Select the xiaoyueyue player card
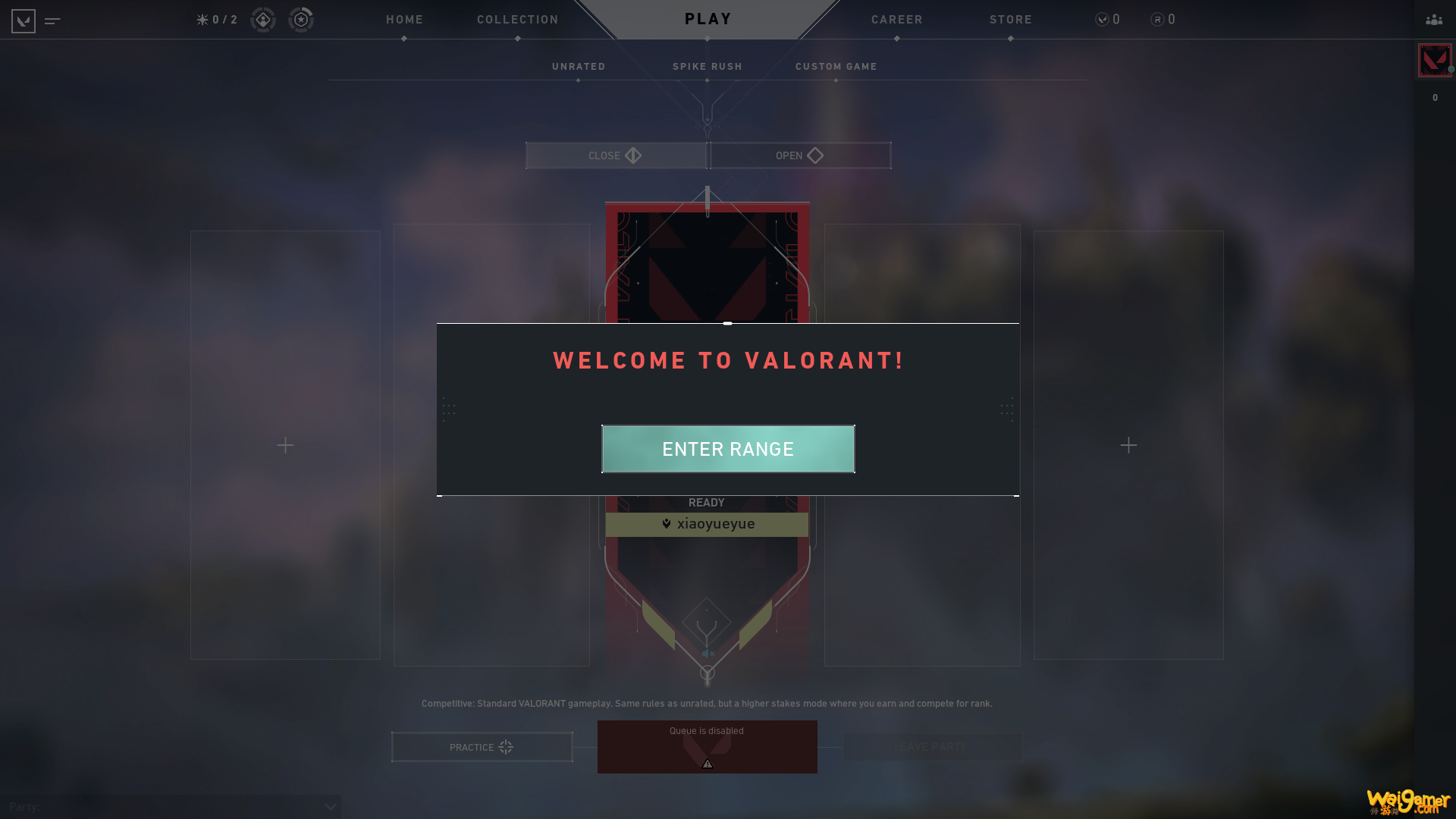This screenshot has width=1456, height=819. 707,524
